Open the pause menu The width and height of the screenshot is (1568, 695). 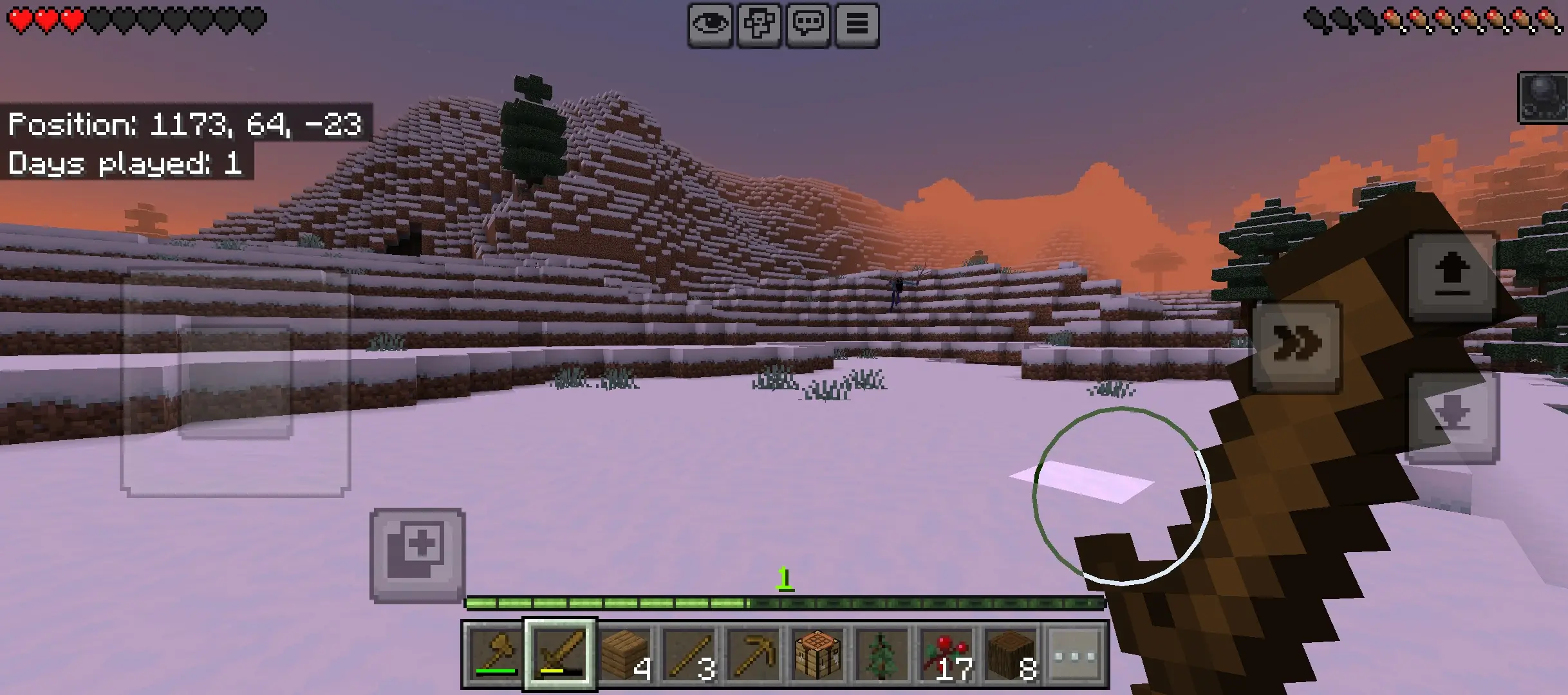[857, 25]
